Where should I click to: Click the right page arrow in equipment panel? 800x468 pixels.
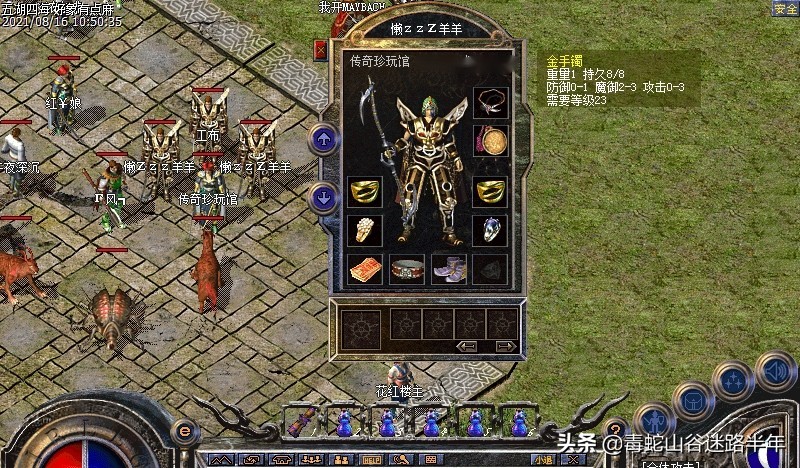pyautogui.click(x=506, y=346)
